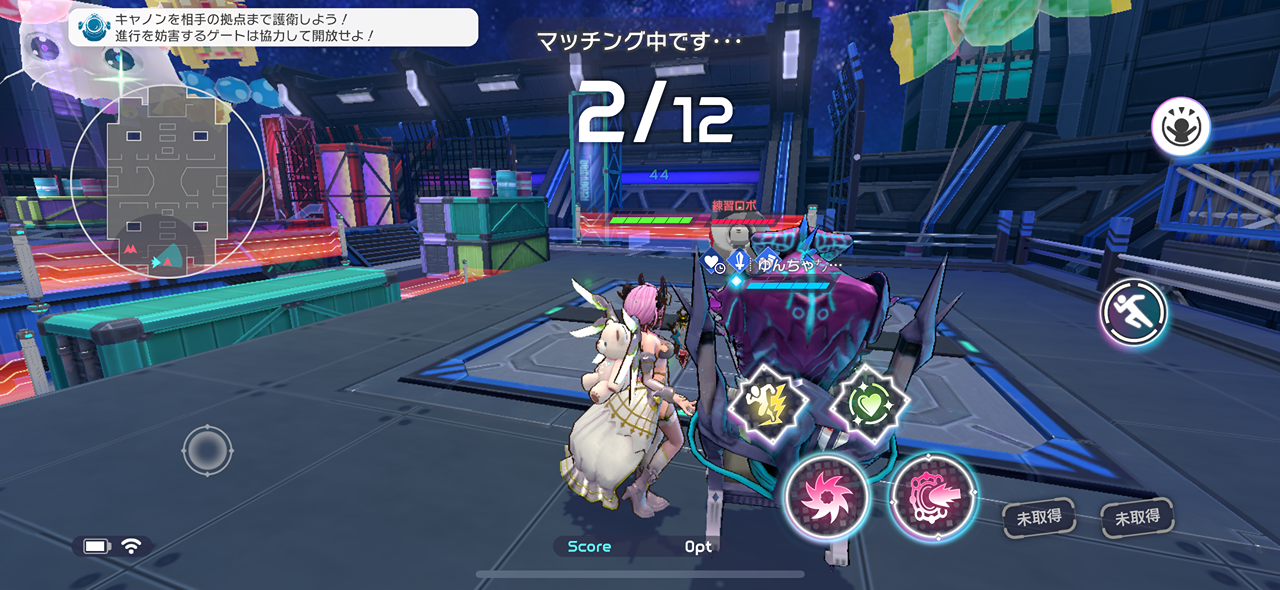Tap the running figure dash button
The image size is (1280, 590).
[1135, 314]
